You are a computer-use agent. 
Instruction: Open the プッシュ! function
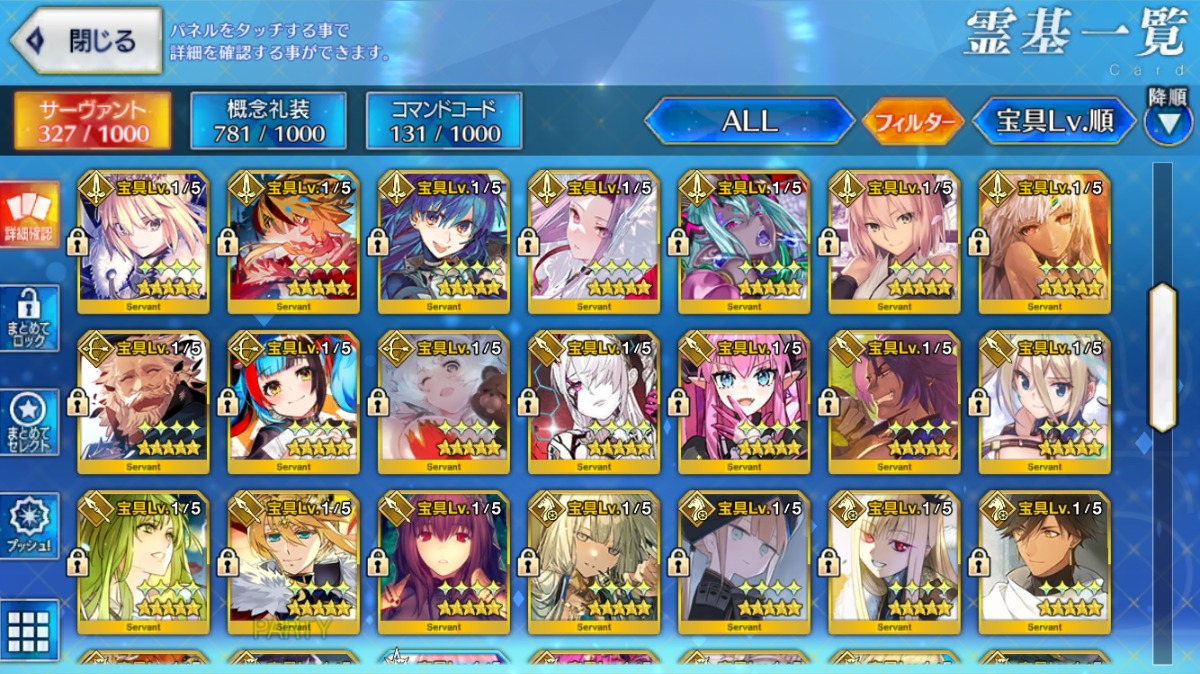tap(28, 526)
